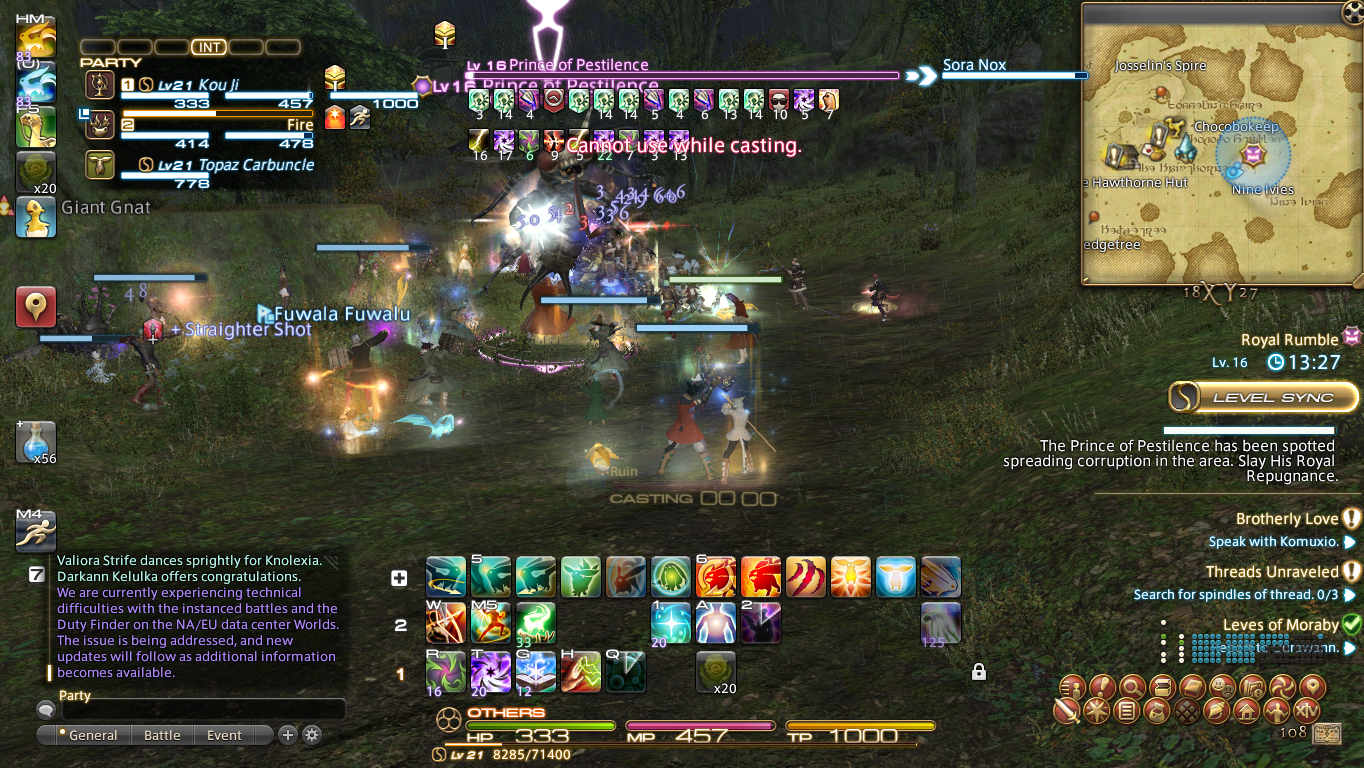Open the search magnifying glass icon
This screenshot has height=768, width=1364.
click(1133, 688)
